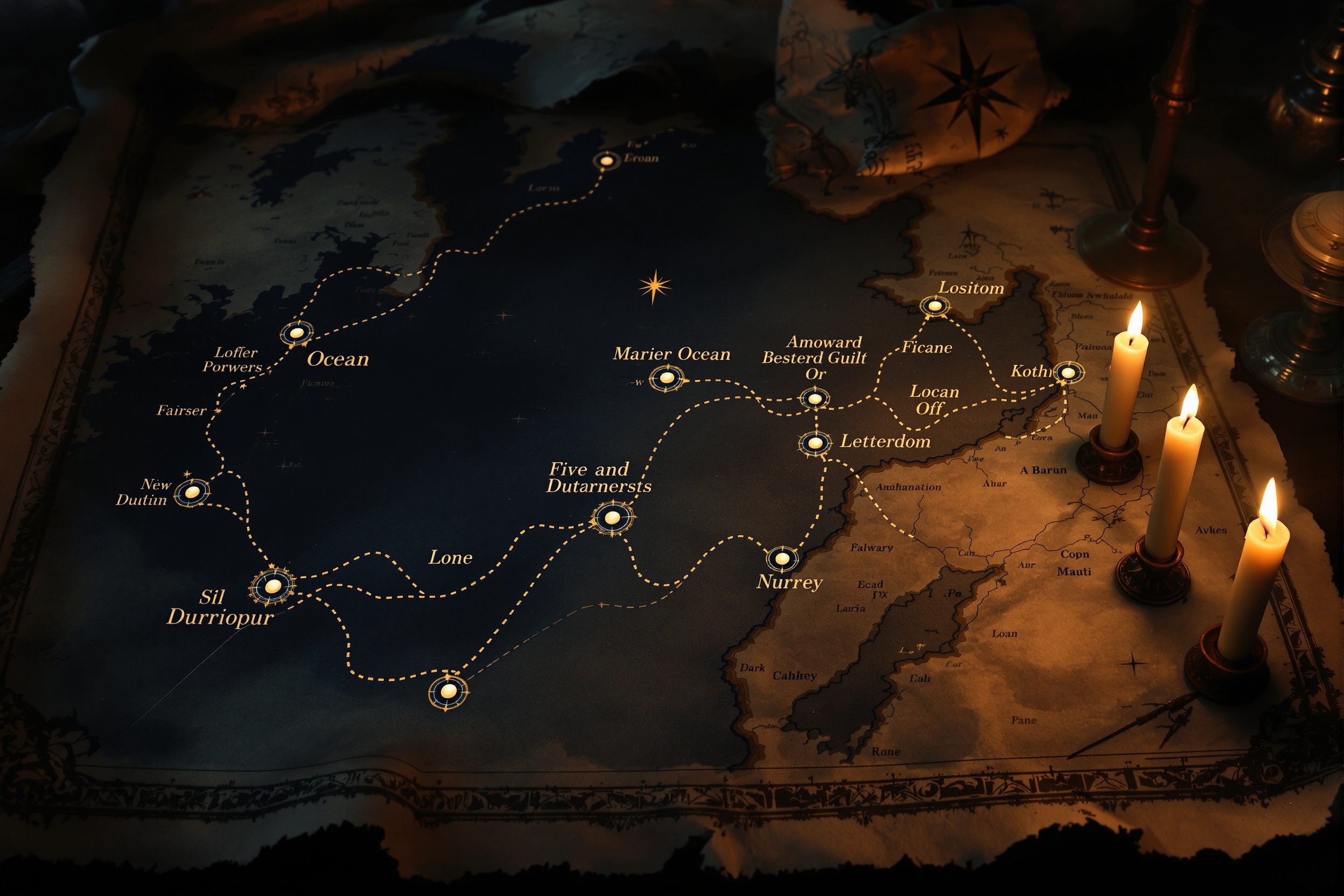This screenshot has width=1344, height=896.
Task: Select the Koth map node
Action: pyautogui.click(x=1068, y=373)
